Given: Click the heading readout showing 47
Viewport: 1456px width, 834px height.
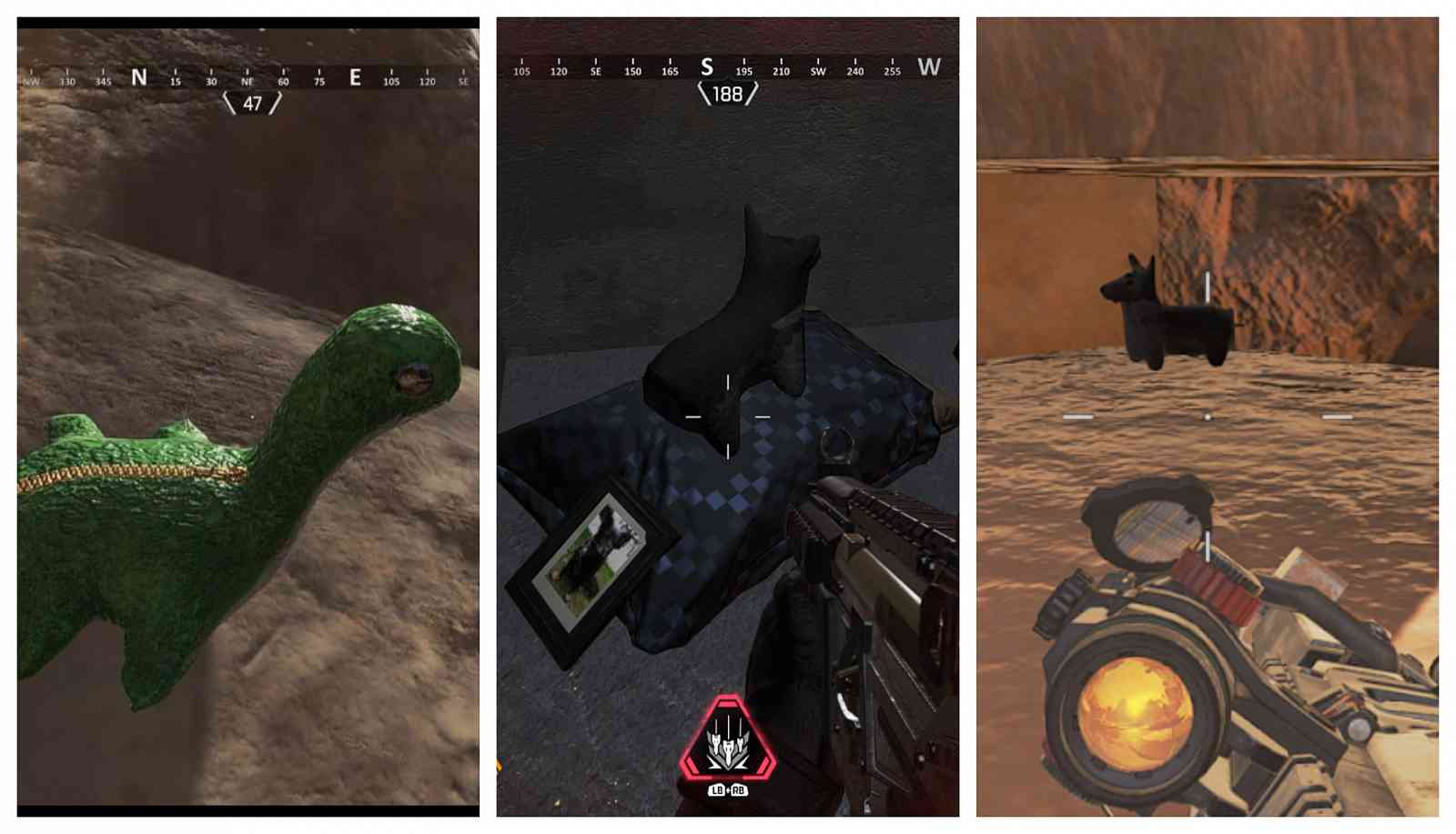Looking at the screenshot, I should (x=252, y=106).
